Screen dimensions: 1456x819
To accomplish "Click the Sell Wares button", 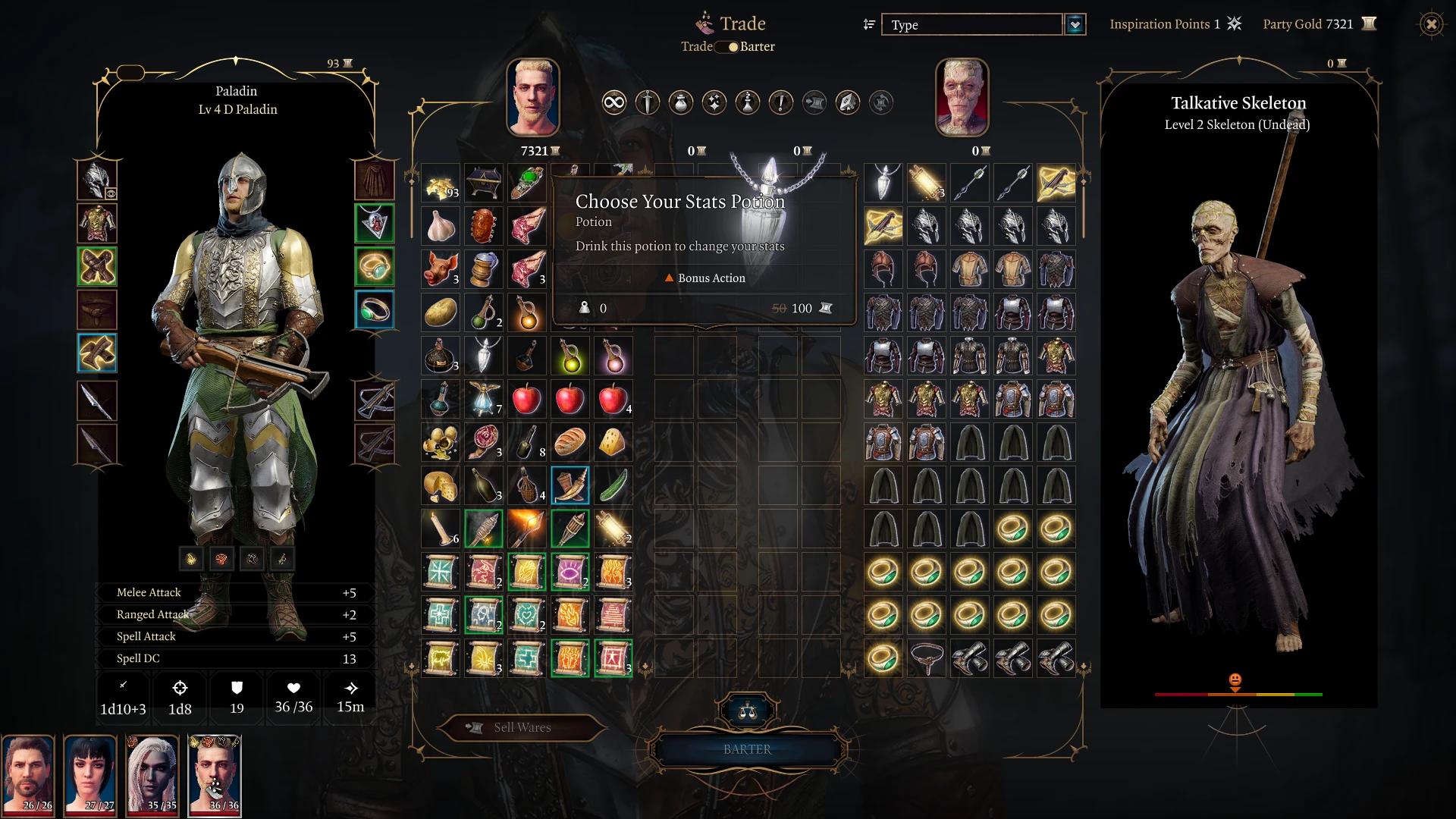I will 522,728.
